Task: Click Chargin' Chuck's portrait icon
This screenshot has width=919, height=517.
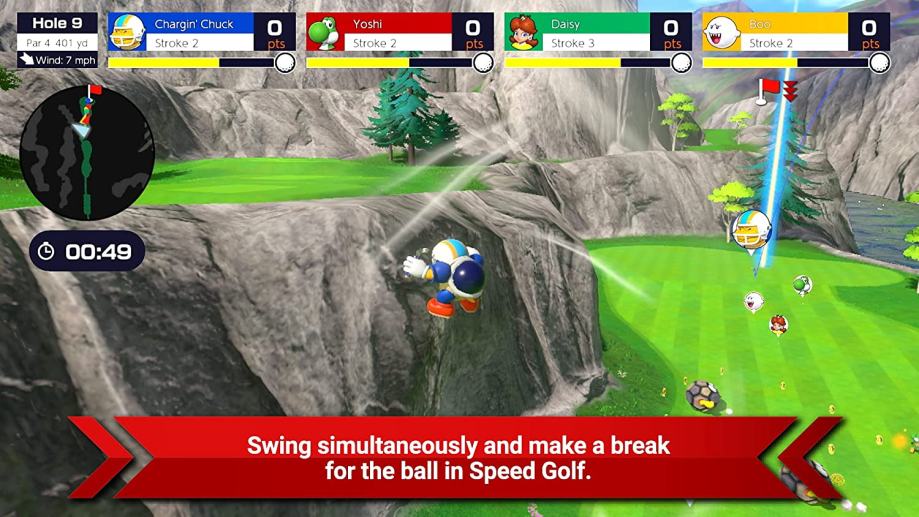Action: point(127,34)
